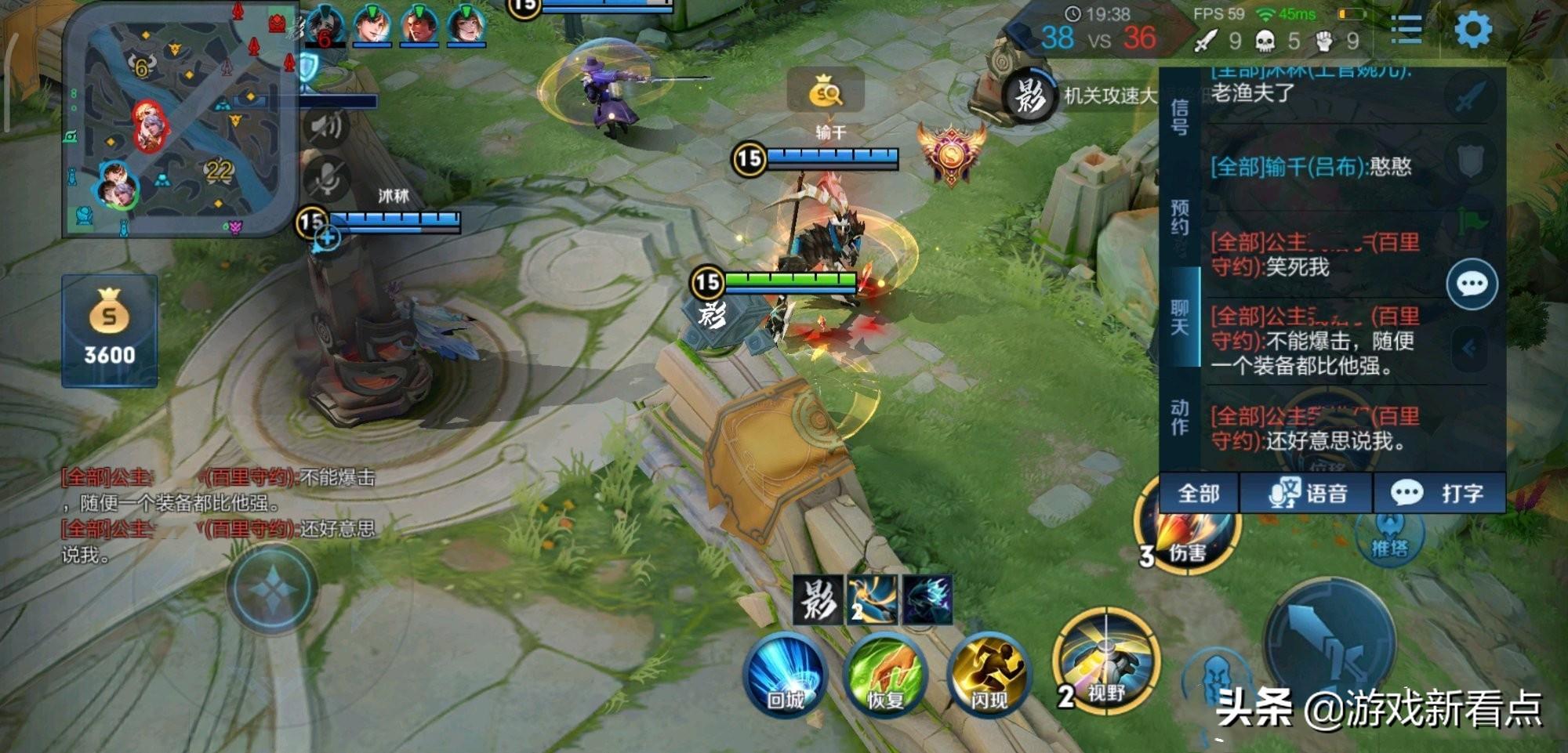The width and height of the screenshot is (1568, 753).
Task: Open the scoreboard list icon
Action: [1406, 31]
